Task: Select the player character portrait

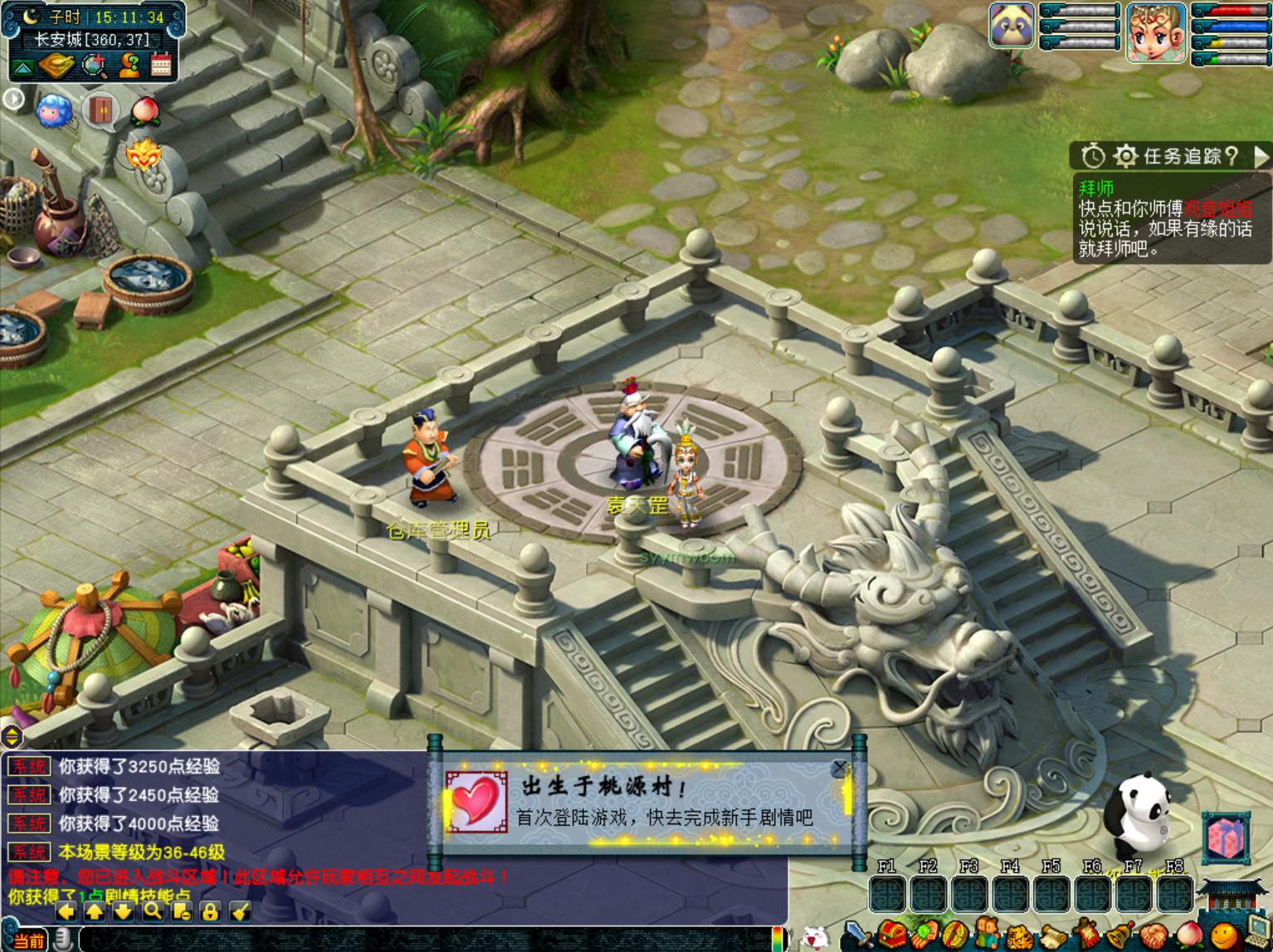Action: click(1155, 32)
